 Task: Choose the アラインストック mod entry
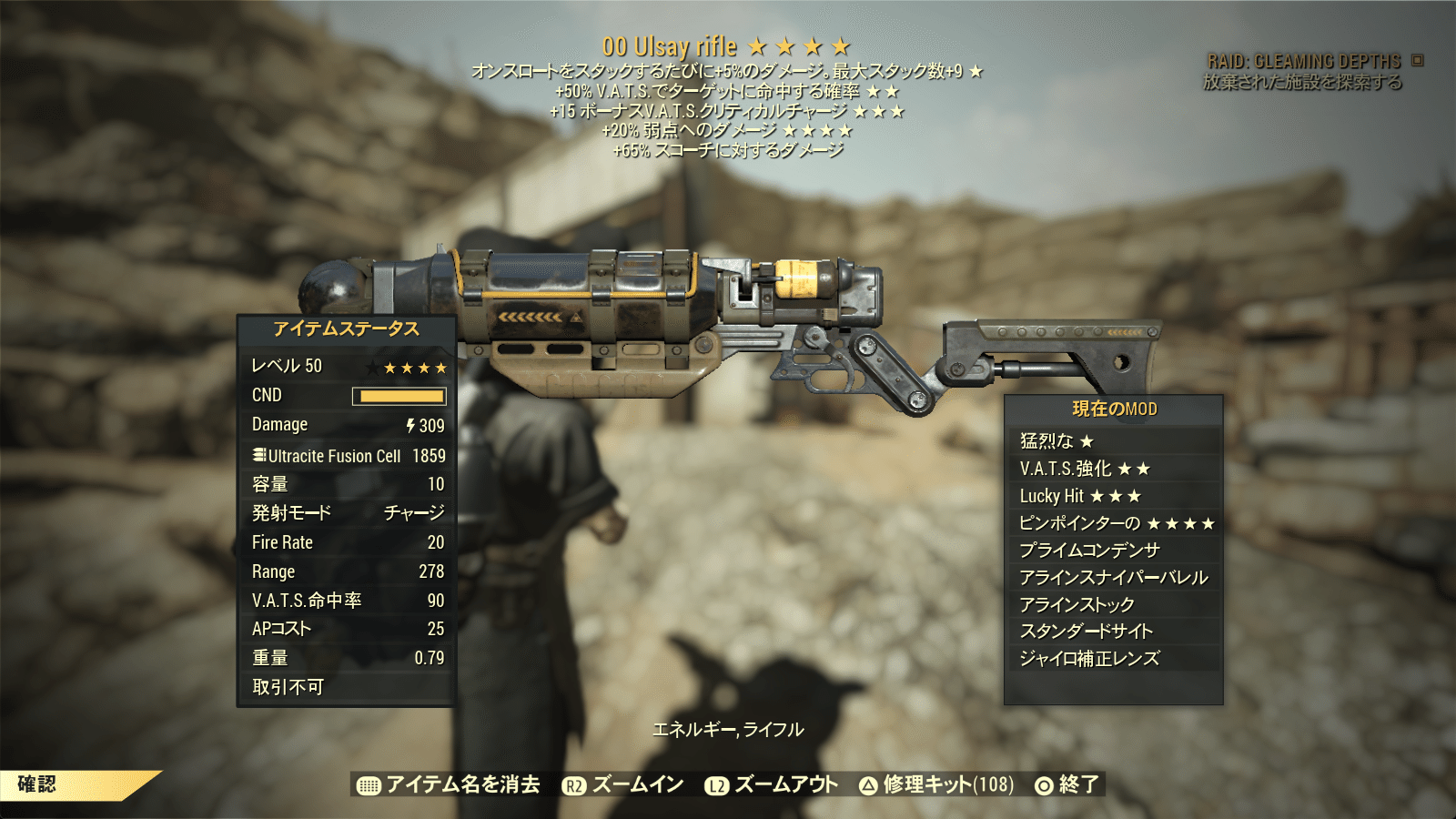(1113, 605)
